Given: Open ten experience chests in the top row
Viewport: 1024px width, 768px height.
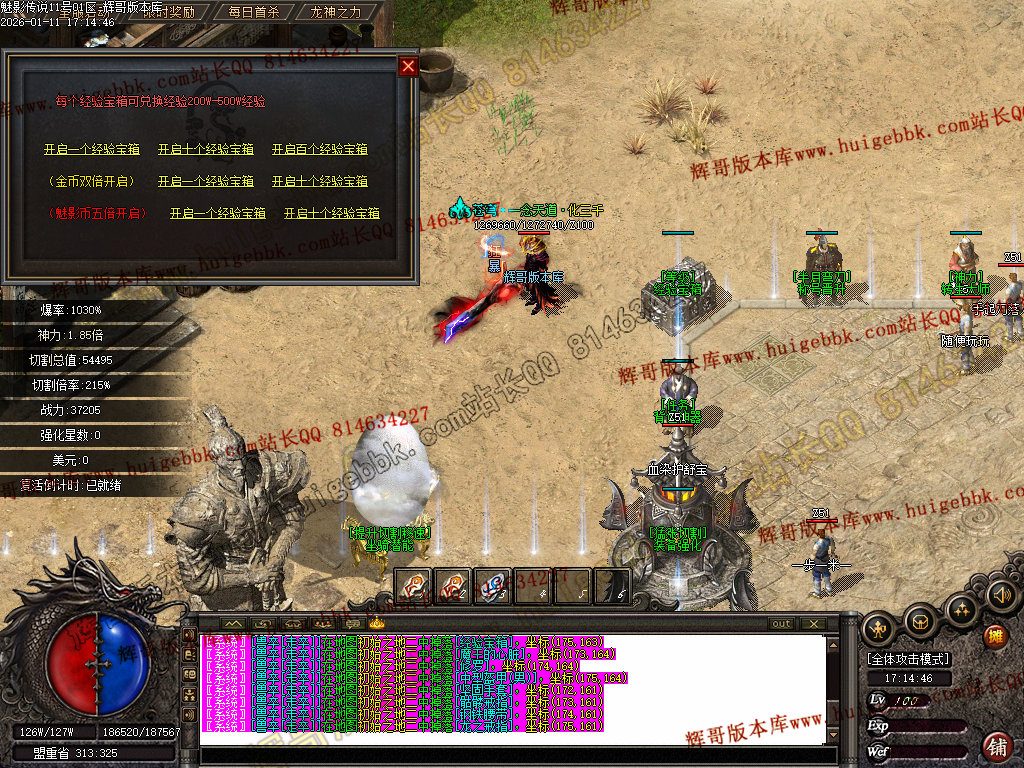Looking at the screenshot, I should (x=206, y=149).
